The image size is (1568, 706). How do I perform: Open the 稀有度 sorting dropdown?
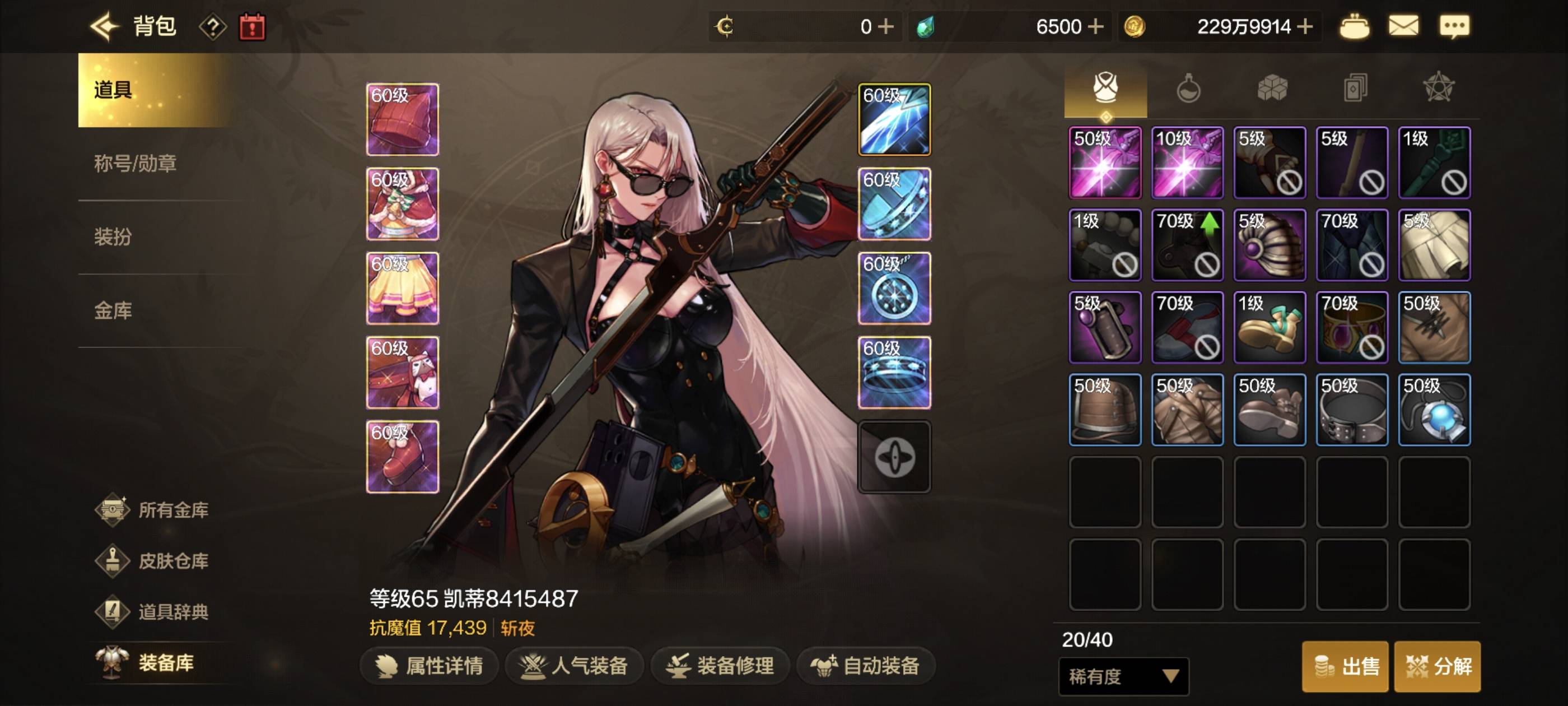1123,676
